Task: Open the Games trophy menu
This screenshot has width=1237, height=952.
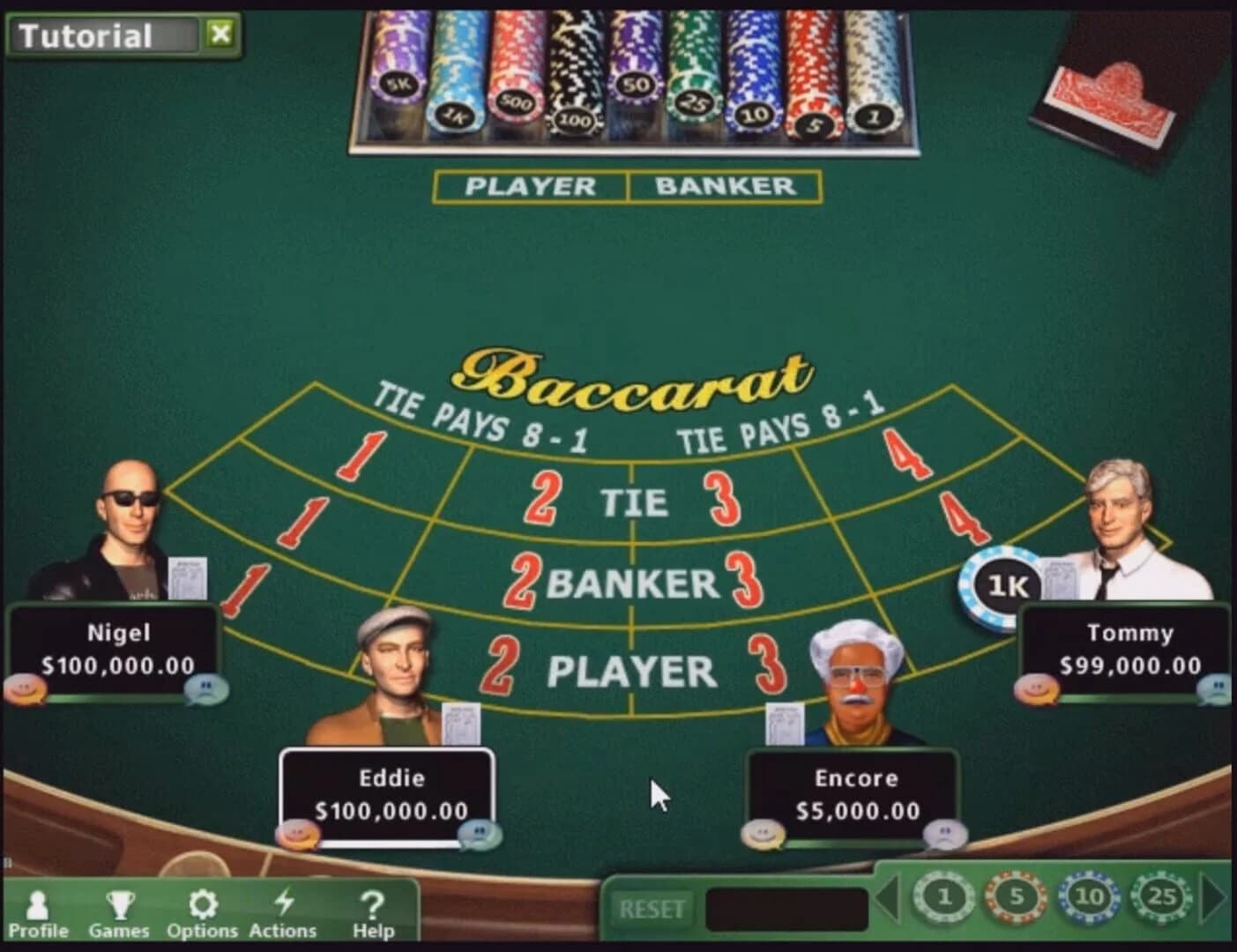Action: 121,903
